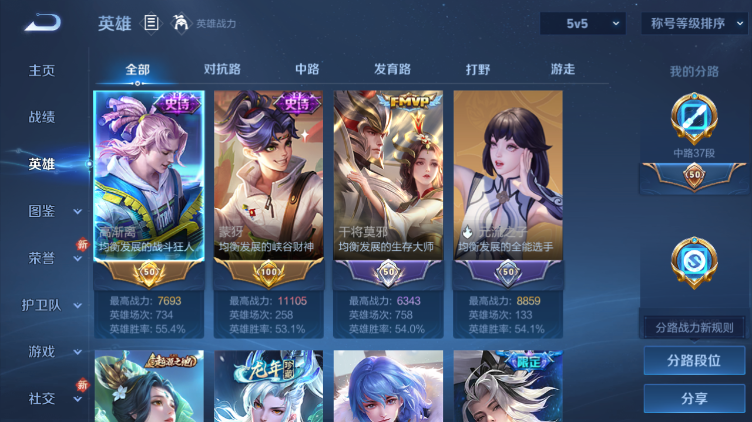Open the 战绩 sidebar entry
Viewport: 752px width, 422px height.
pos(42,117)
